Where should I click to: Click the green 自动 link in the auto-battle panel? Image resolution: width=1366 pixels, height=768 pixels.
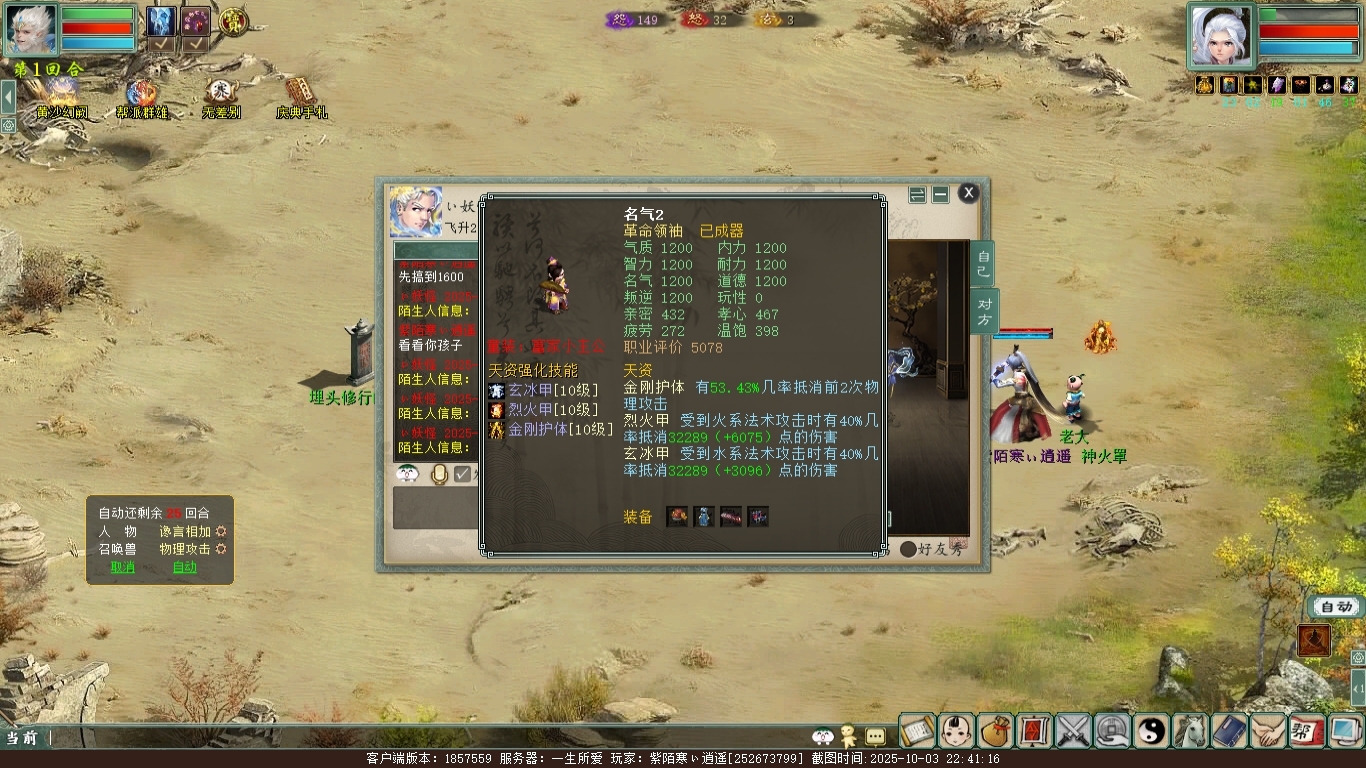[x=185, y=567]
